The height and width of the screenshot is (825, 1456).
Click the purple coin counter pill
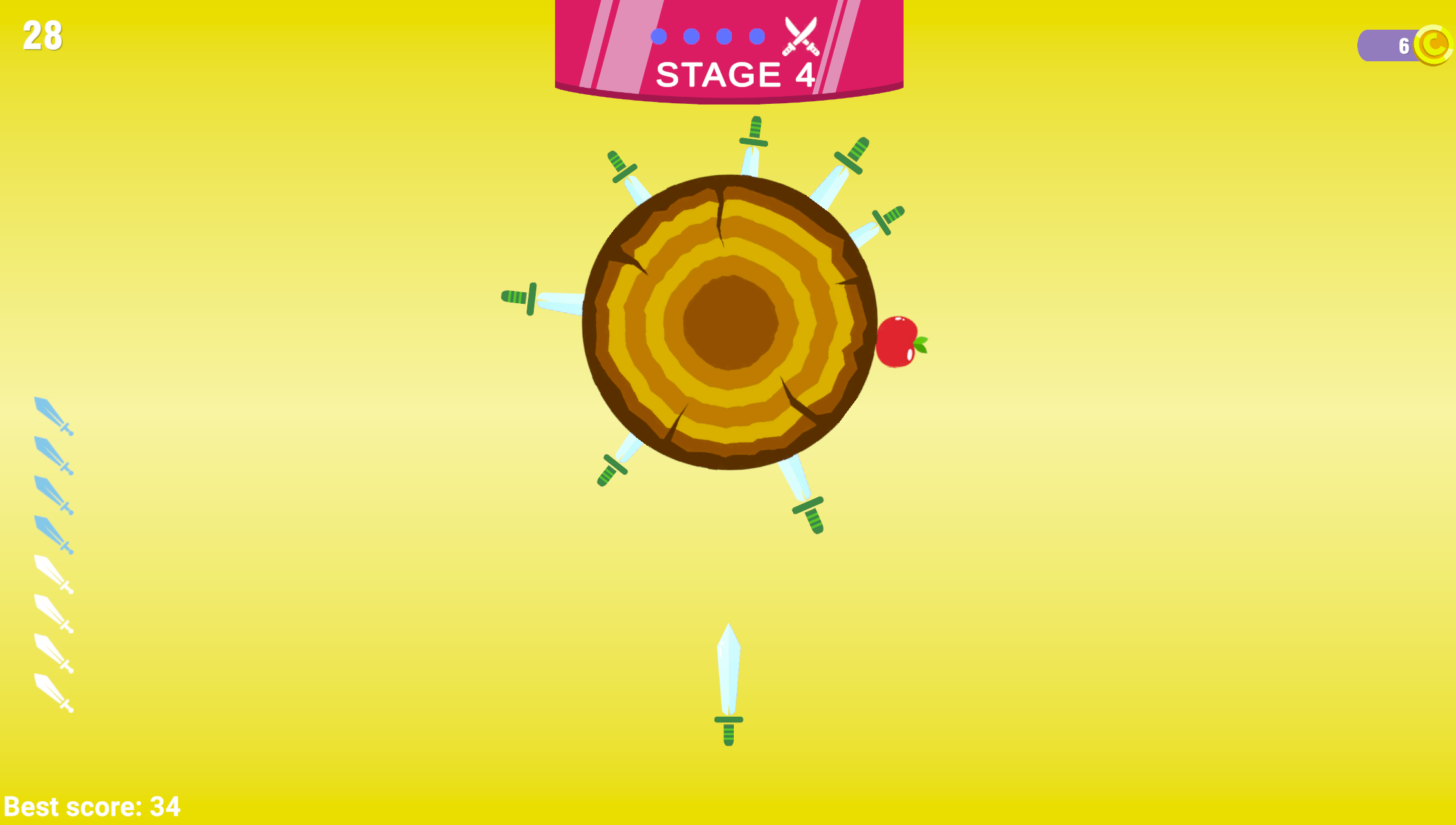[x=1386, y=44]
